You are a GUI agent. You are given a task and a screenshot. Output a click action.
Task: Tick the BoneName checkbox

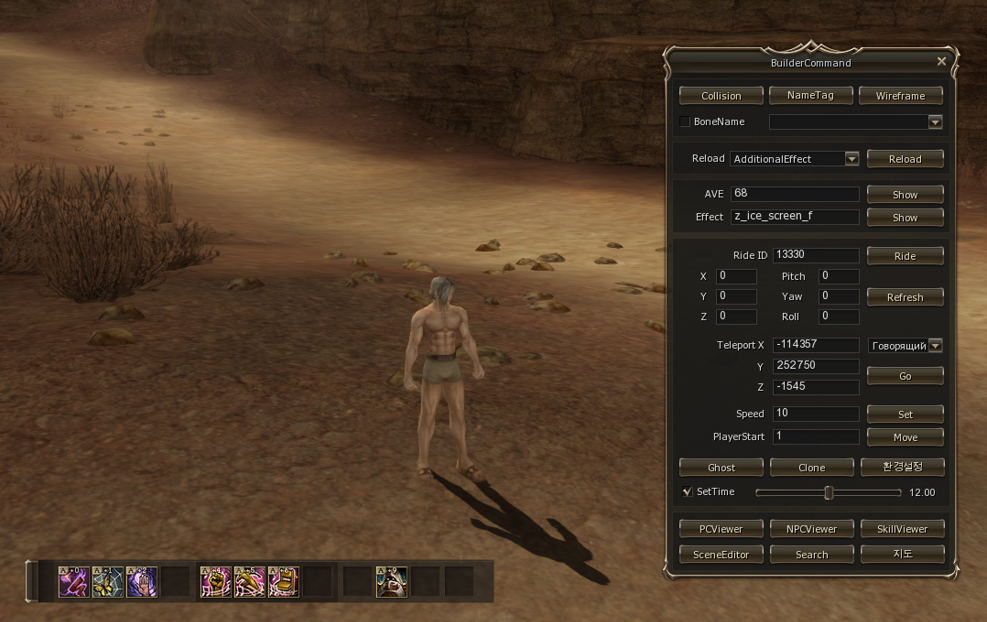click(685, 122)
